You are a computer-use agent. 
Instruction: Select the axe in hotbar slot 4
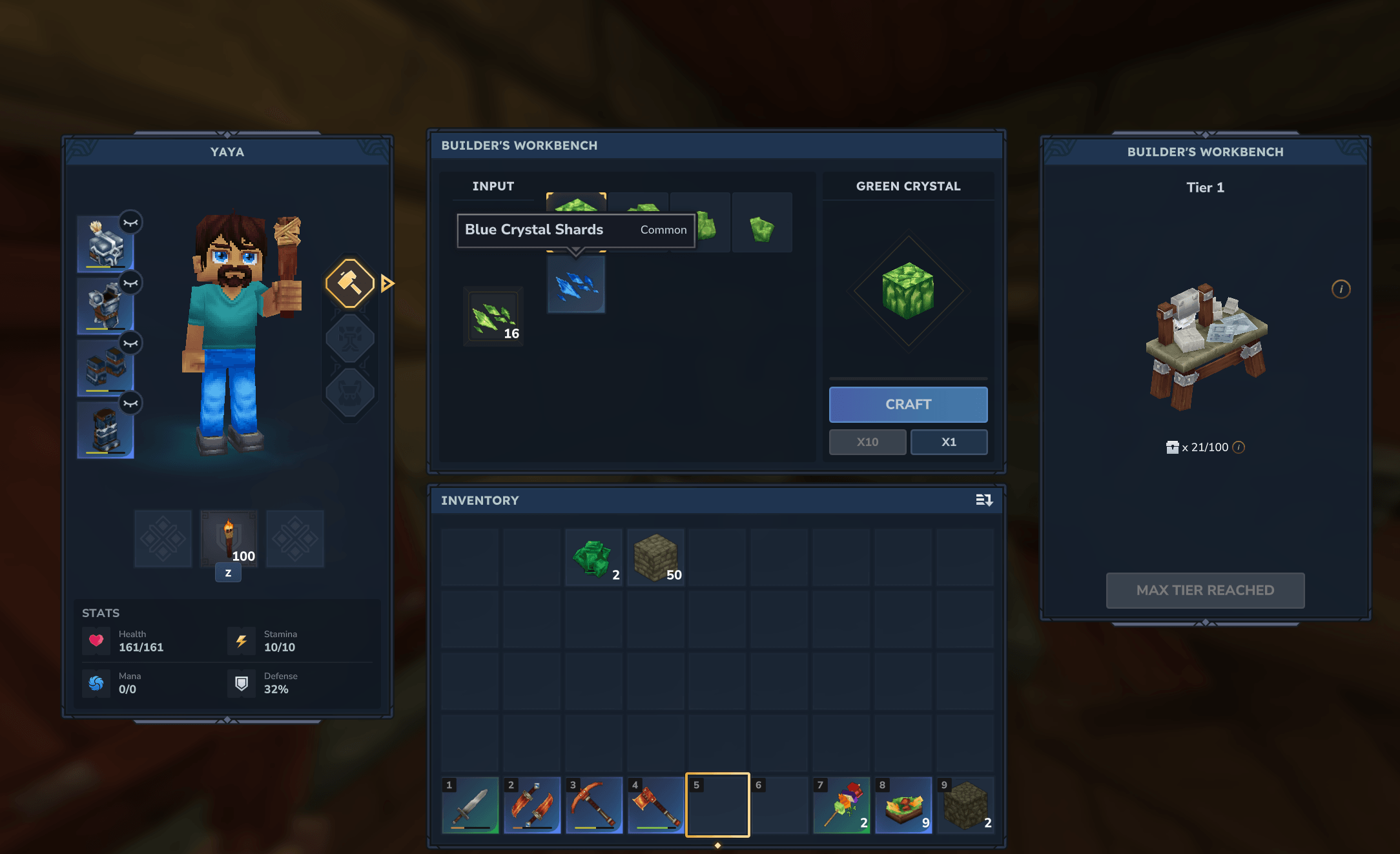pyautogui.click(x=656, y=806)
